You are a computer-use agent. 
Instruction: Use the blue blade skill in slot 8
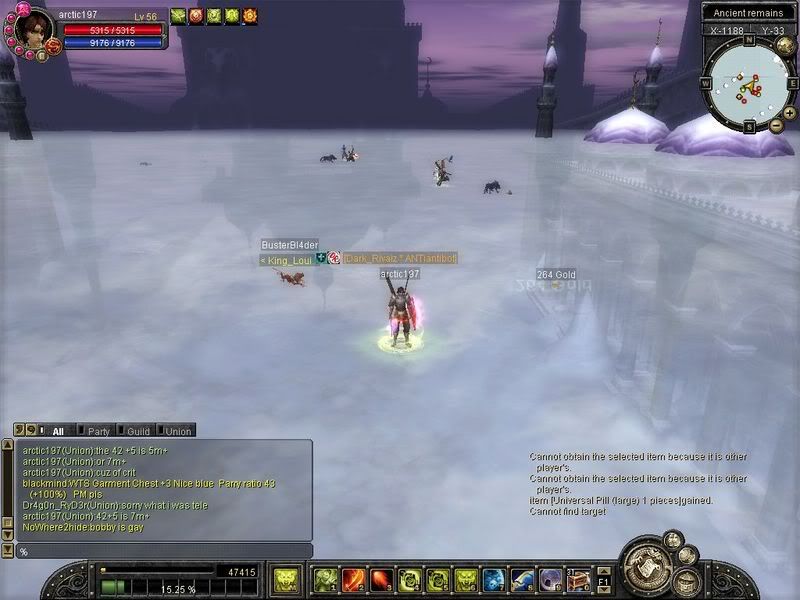522,580
